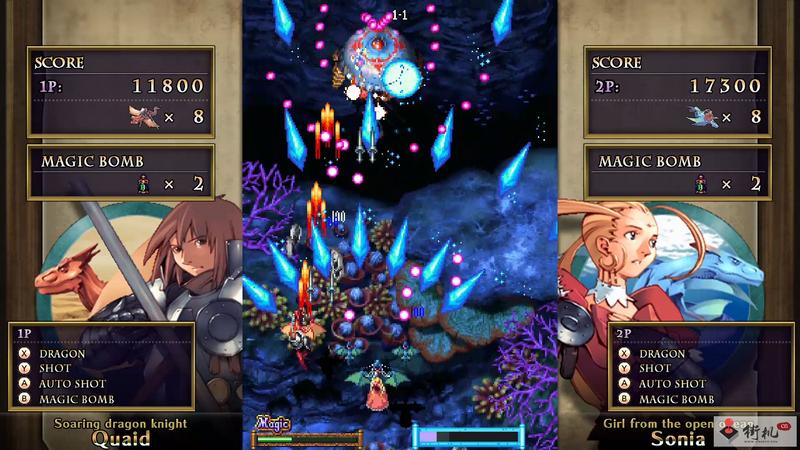Click the 1P red dragon lives icon

[x=142, y=118]
